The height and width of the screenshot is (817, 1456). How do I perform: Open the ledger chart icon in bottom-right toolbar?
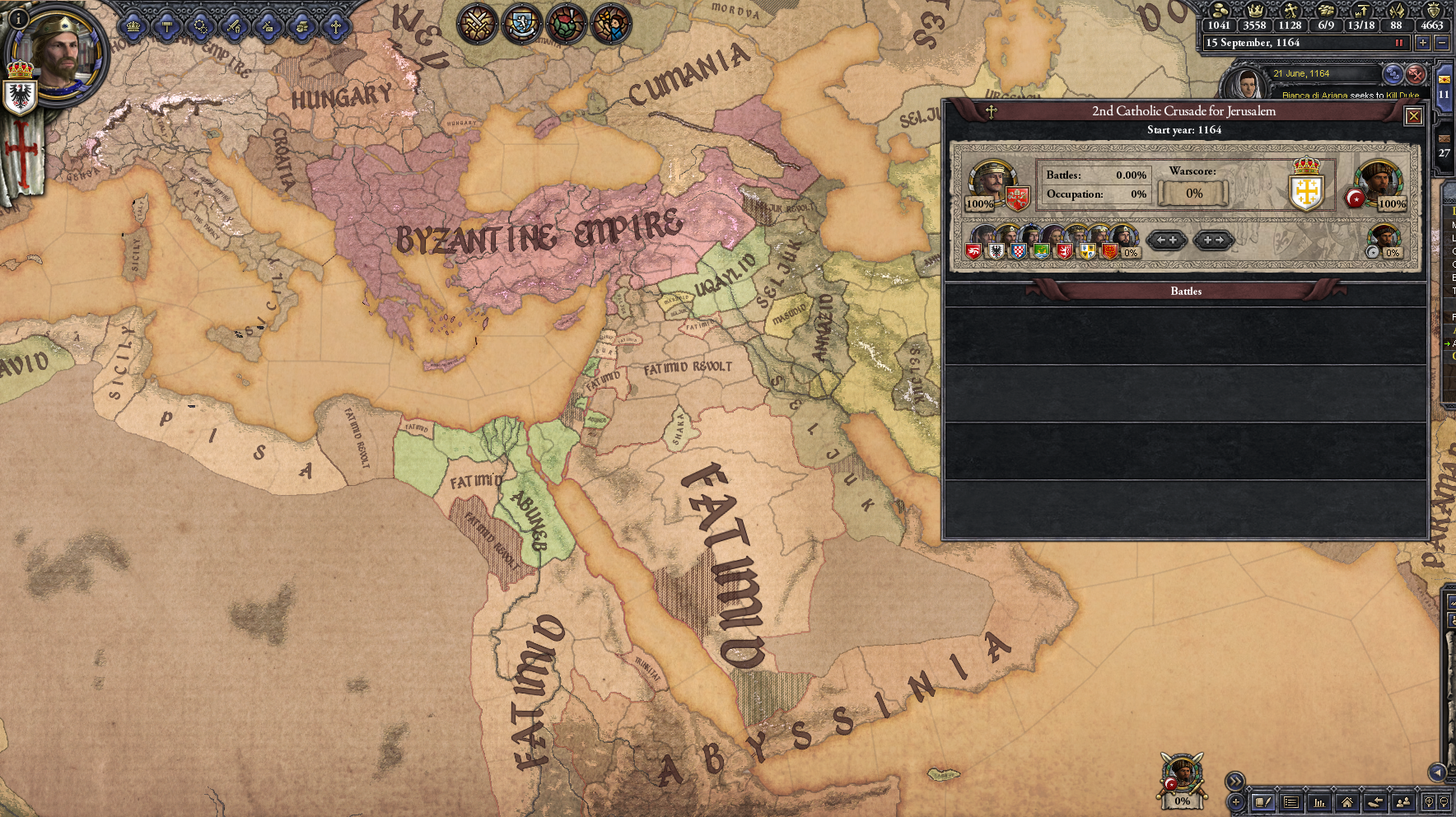tap(1320, 803)
